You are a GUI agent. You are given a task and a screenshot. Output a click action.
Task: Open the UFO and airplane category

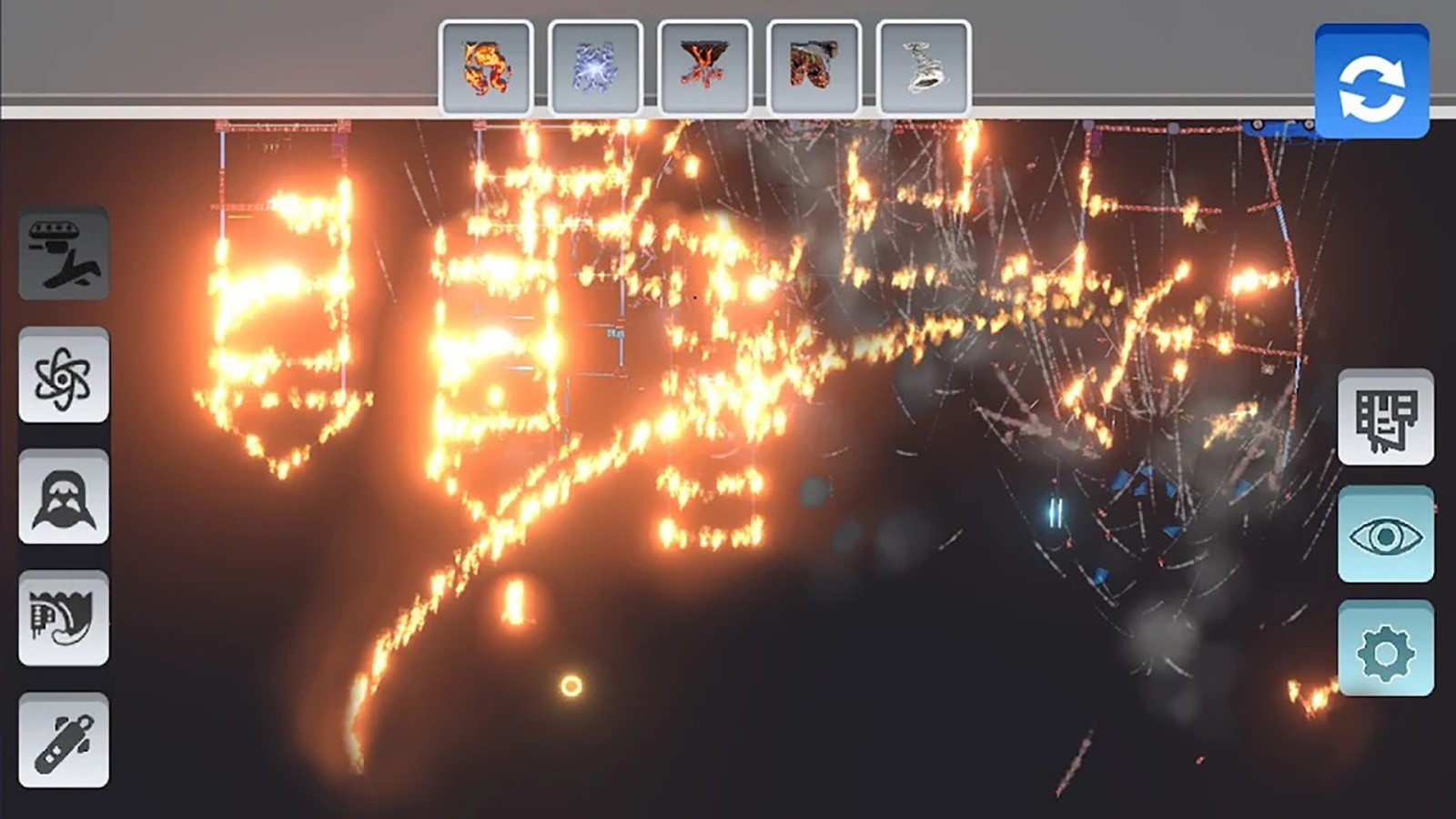(x=64, y=253)
